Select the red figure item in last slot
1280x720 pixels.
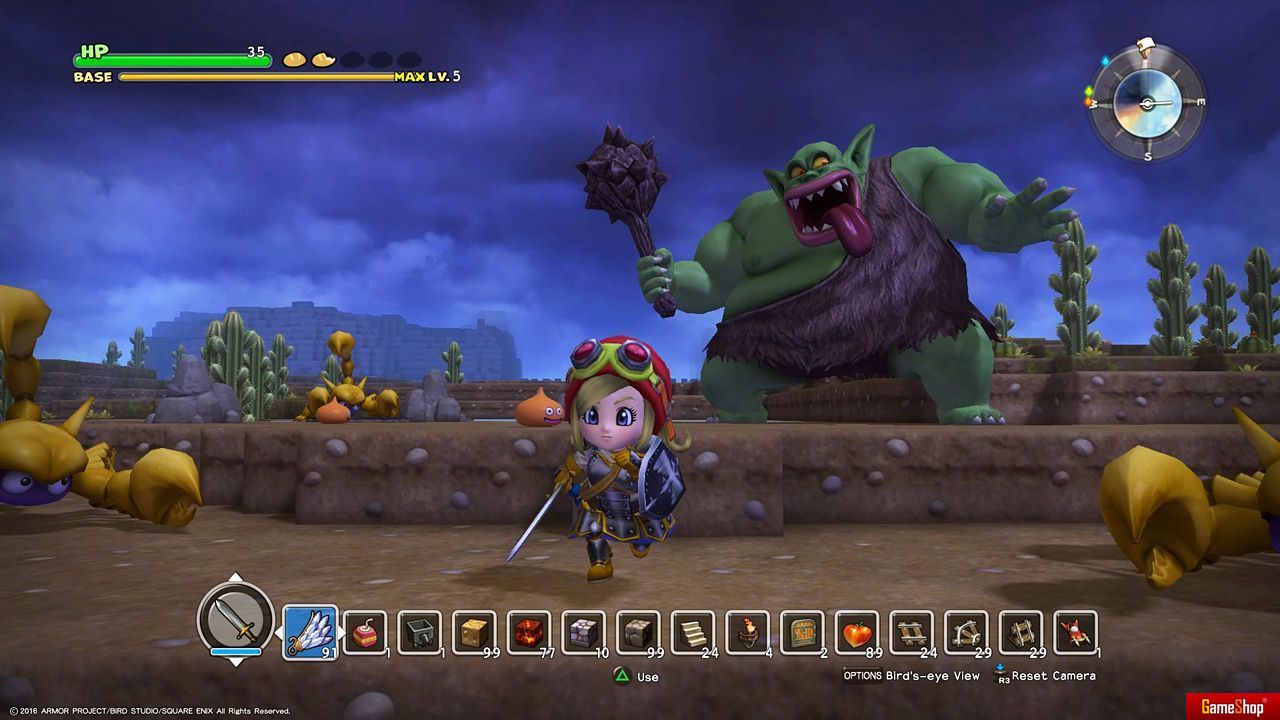tap(1075, 632)
